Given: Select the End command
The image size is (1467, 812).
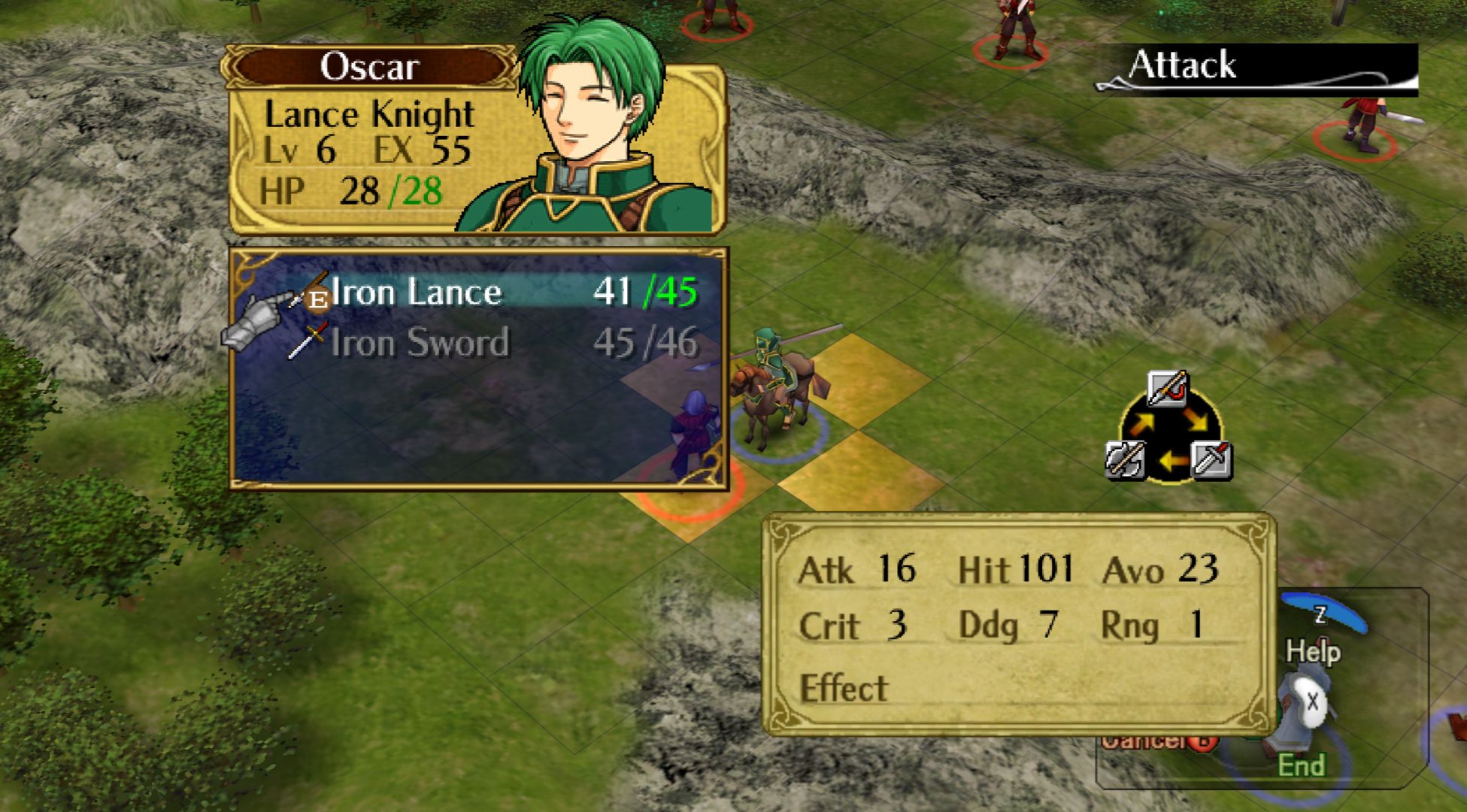Looking at the screenshot, I should 1301,765.
